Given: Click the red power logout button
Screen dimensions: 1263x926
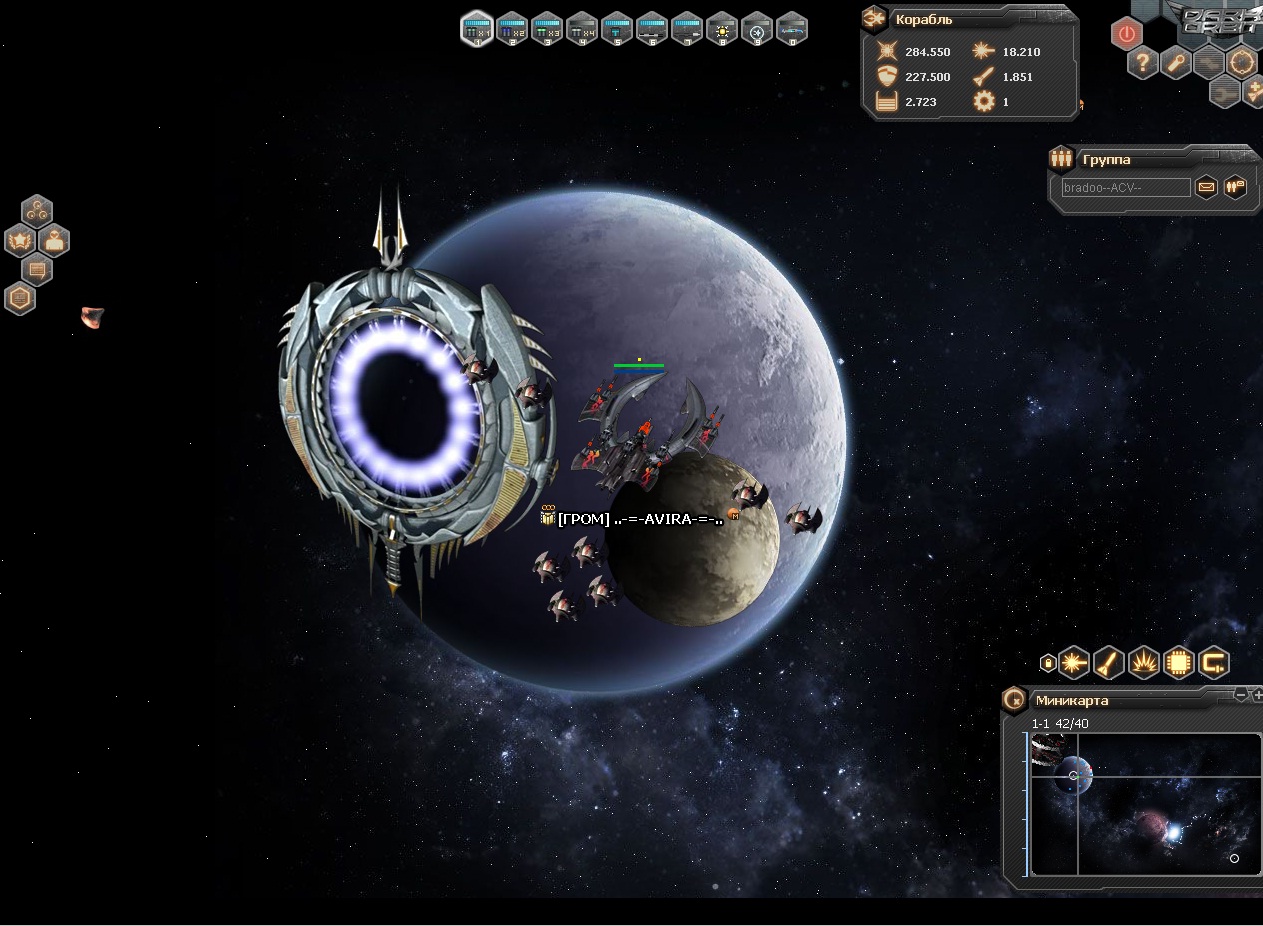Looking at the screenshot, I should pos(1127,34).
